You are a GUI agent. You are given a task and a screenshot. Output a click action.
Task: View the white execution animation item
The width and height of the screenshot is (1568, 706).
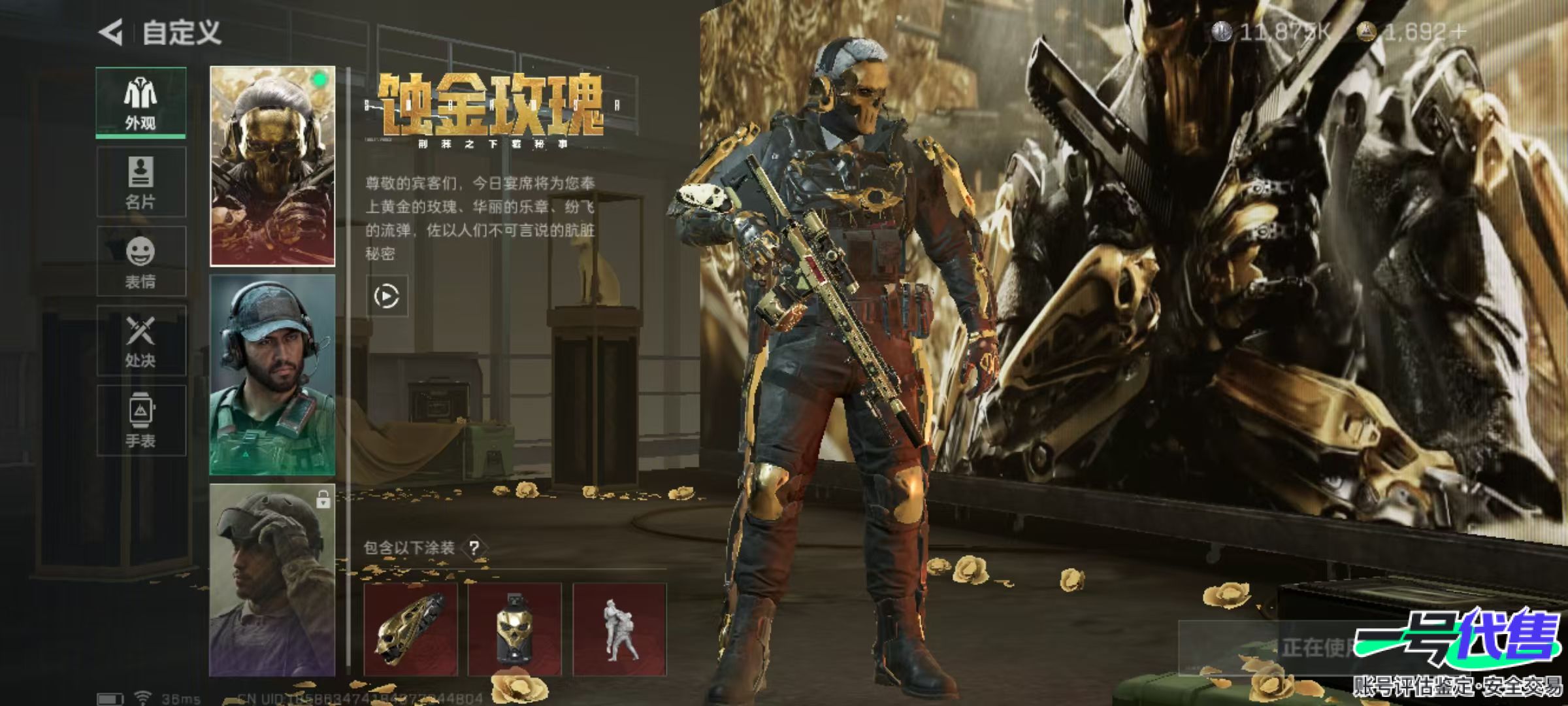(619, 629)
